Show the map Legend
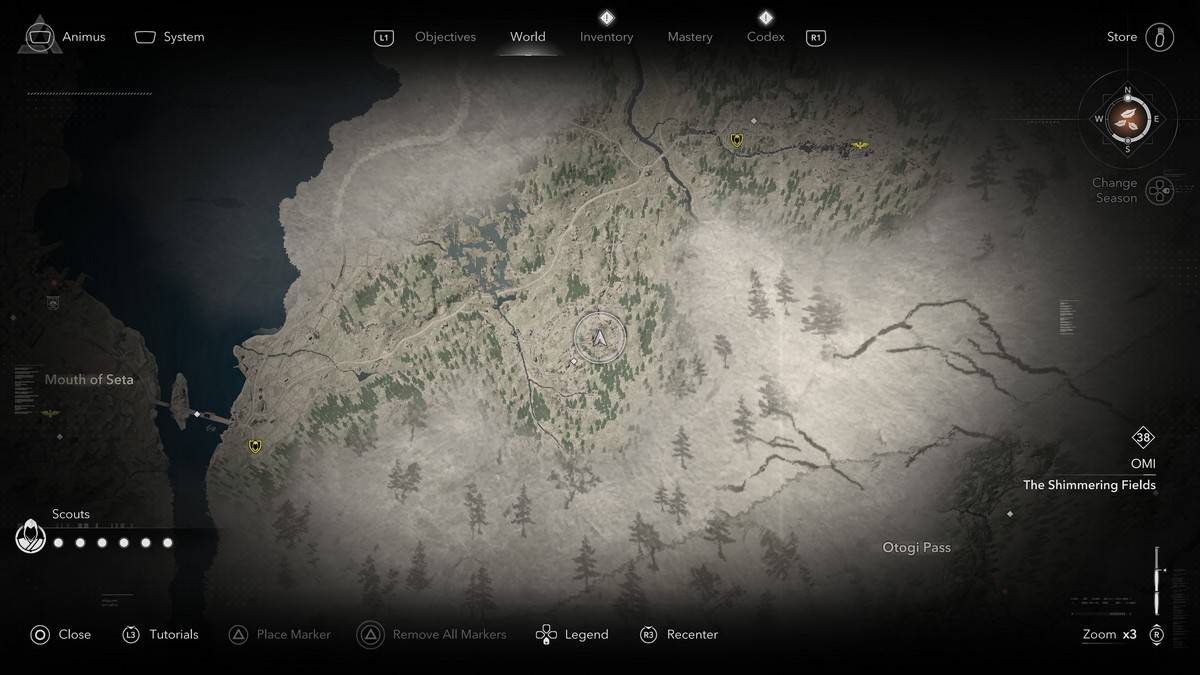 572,634
